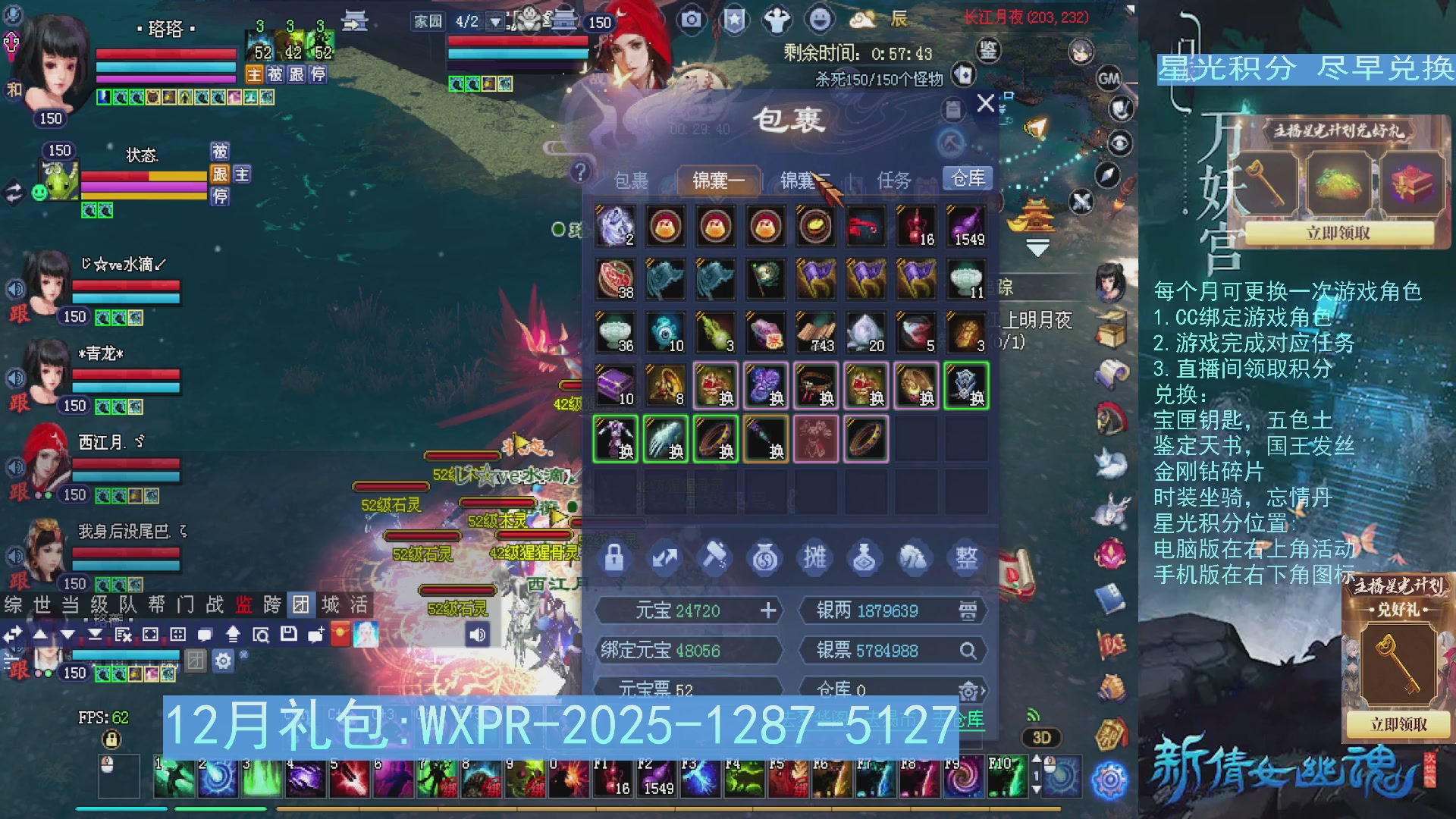The height and width of the screenshot is (819, 1456).
Task: Expand the 仓库 warehouse arrow at panel bottom
Action: click(984, 690)
